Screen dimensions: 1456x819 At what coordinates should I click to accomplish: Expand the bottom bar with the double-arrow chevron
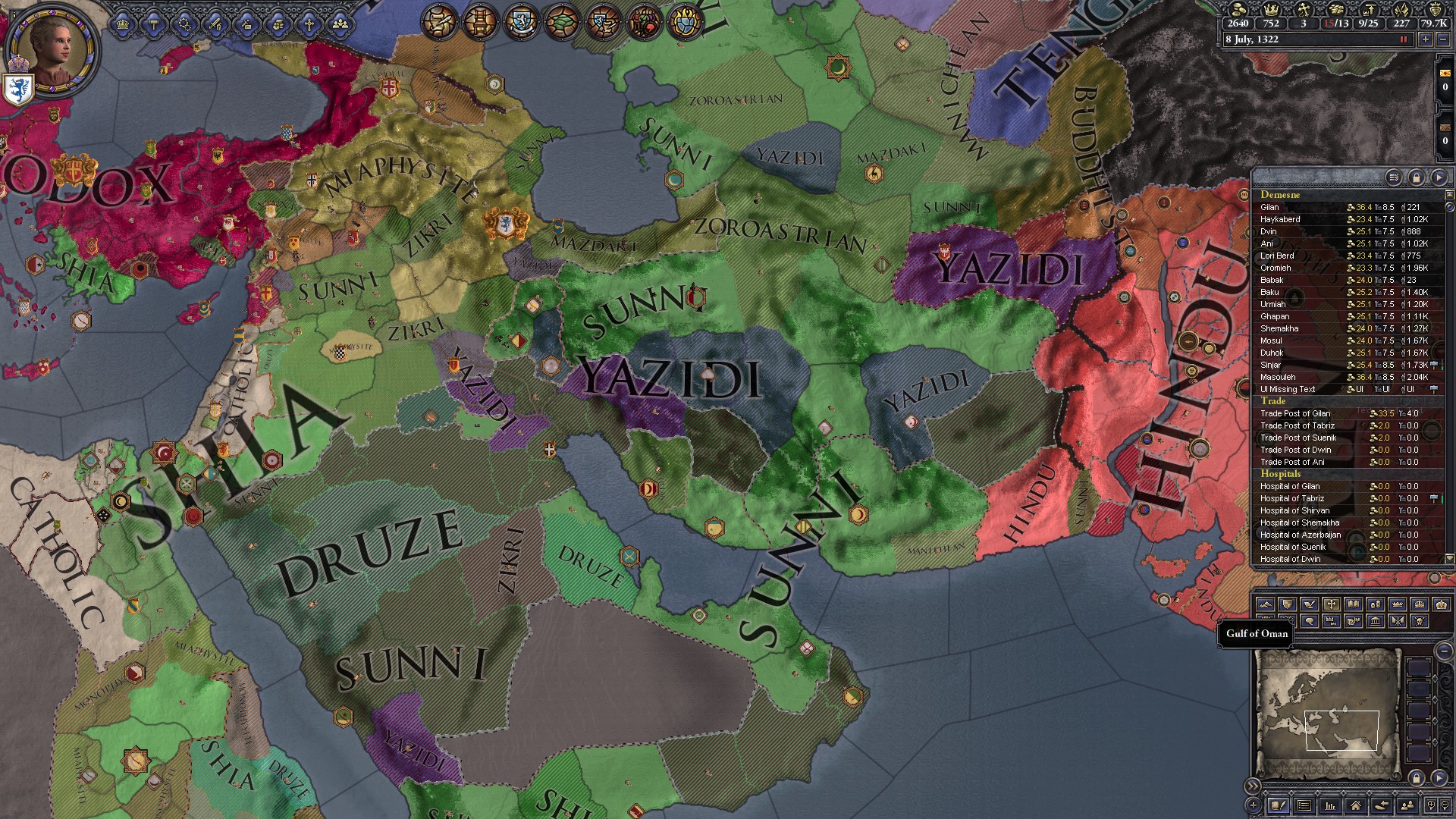(x=1254, y=786)
